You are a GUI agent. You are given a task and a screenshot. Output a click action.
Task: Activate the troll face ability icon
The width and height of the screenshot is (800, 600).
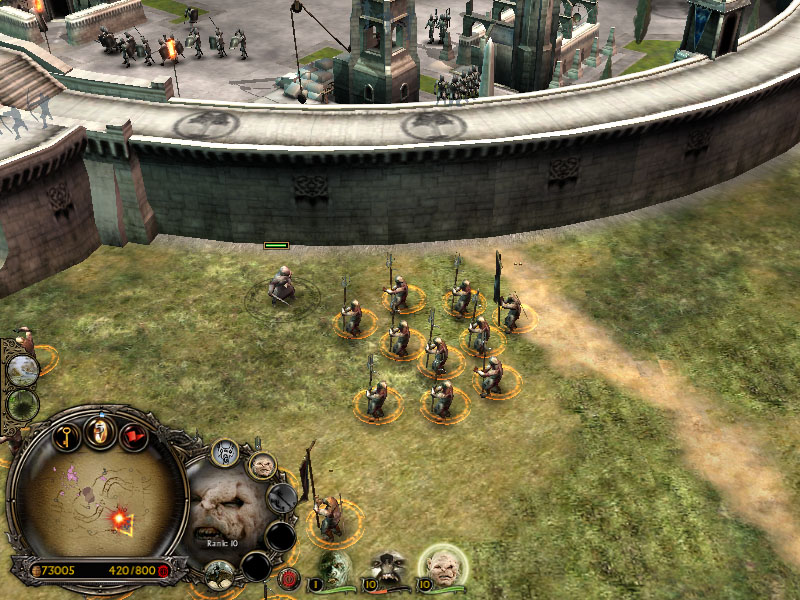click(x=262, y=465)
